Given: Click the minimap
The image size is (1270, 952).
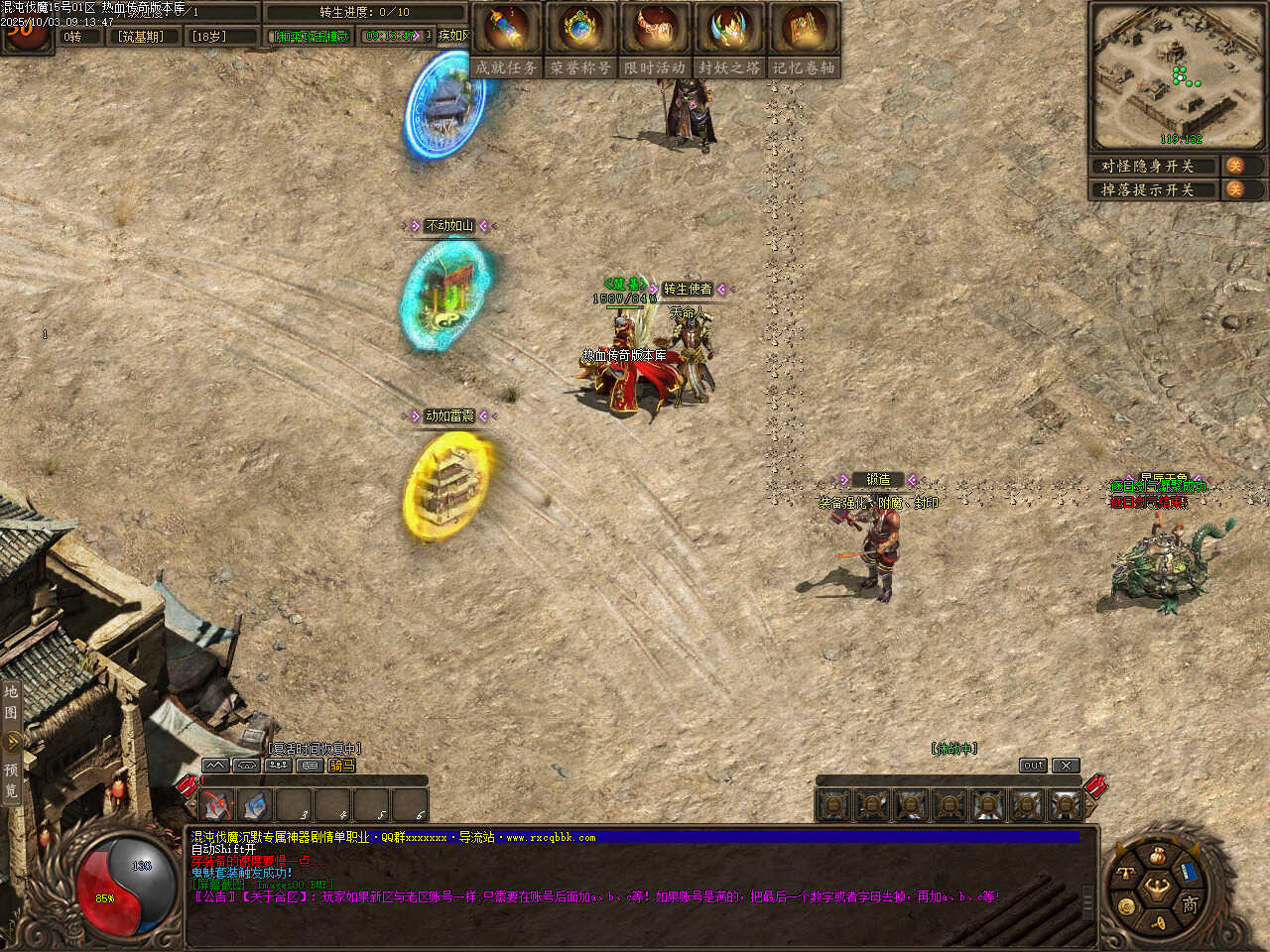Looking at the screenshot, I should point(1177,75).
